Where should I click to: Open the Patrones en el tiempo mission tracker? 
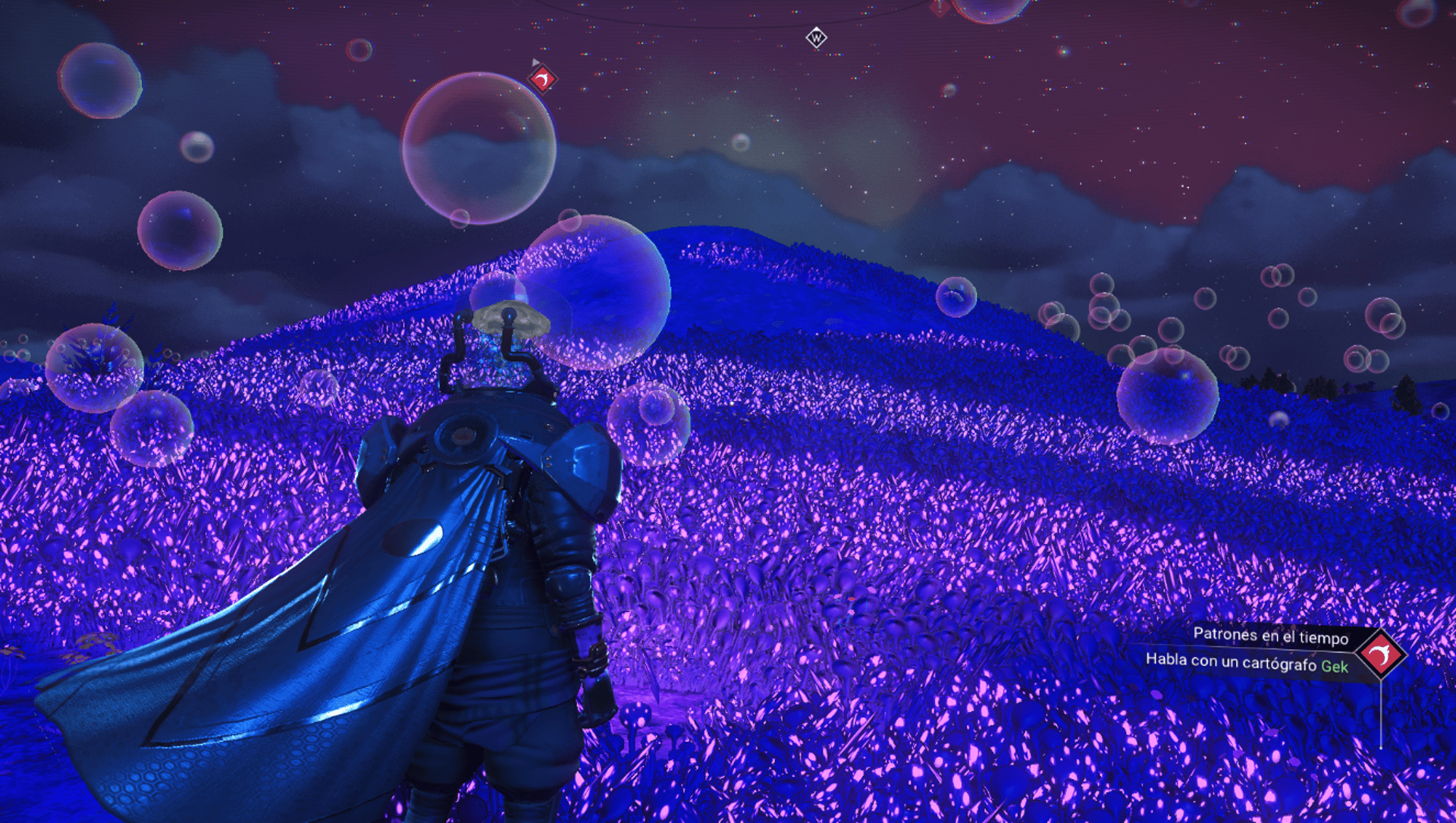[x=1270, y=636]
